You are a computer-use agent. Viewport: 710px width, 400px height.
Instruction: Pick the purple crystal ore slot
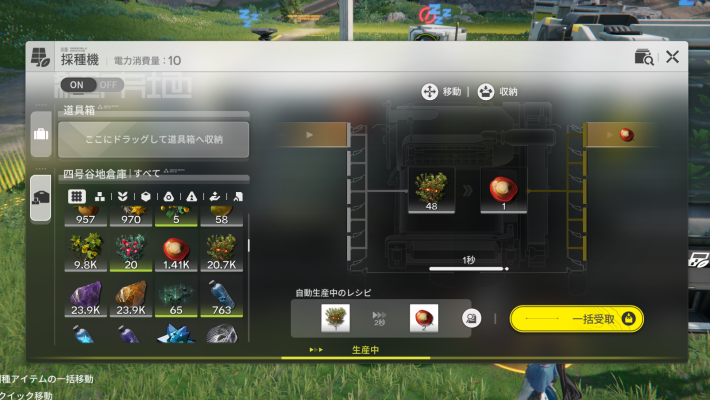(84, 298)
